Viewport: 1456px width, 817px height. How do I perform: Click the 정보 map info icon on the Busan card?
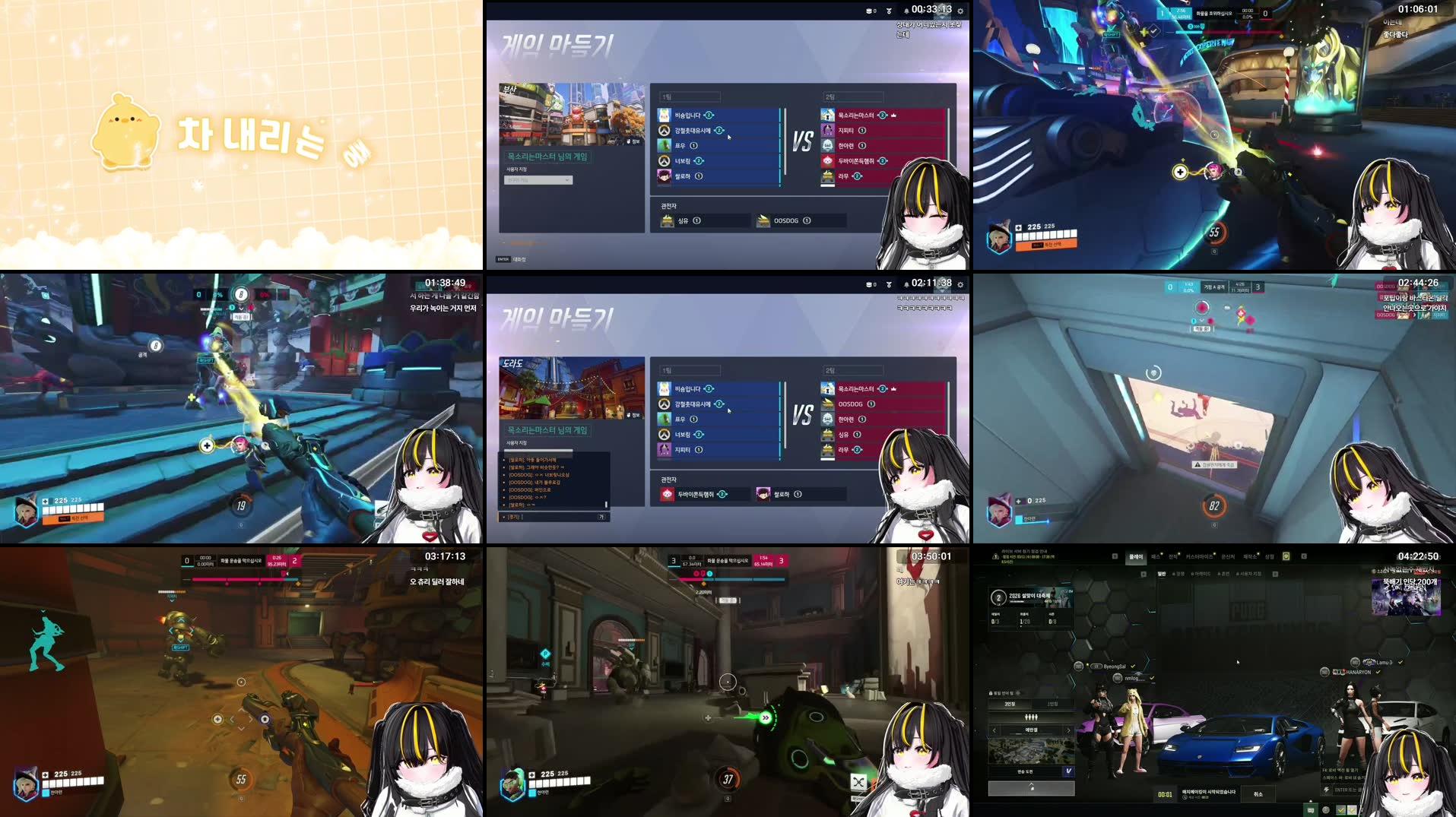(630, 141)
